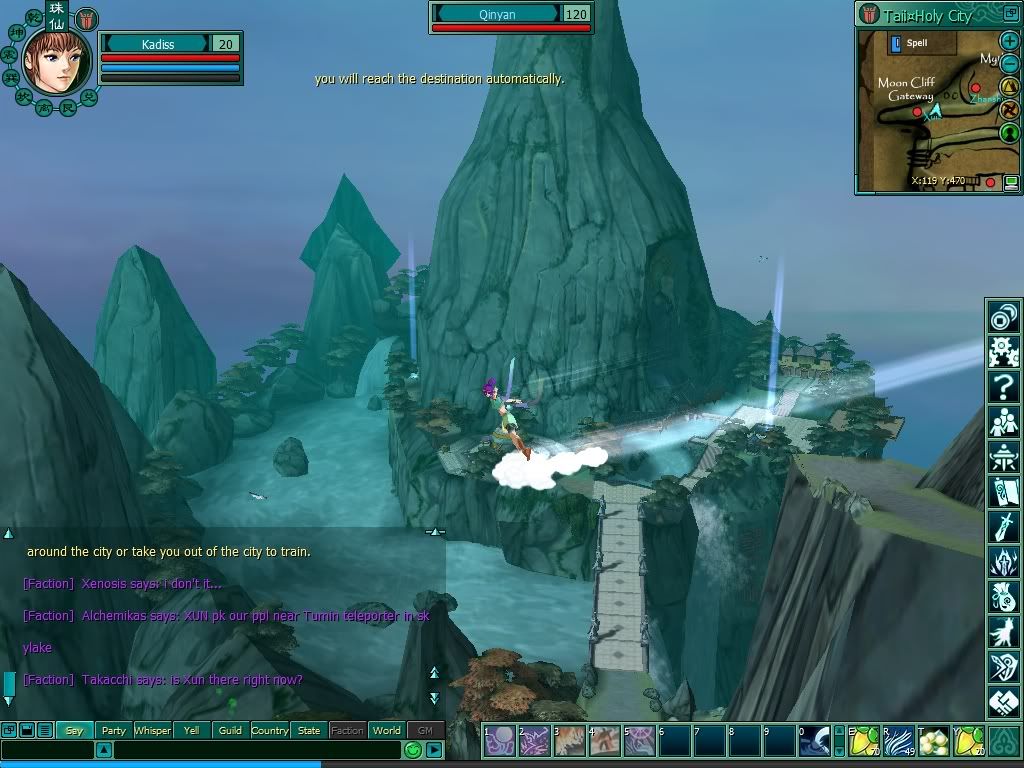
Task: Open the green smiley emoticon picker
Action: (x=413, y=749)
